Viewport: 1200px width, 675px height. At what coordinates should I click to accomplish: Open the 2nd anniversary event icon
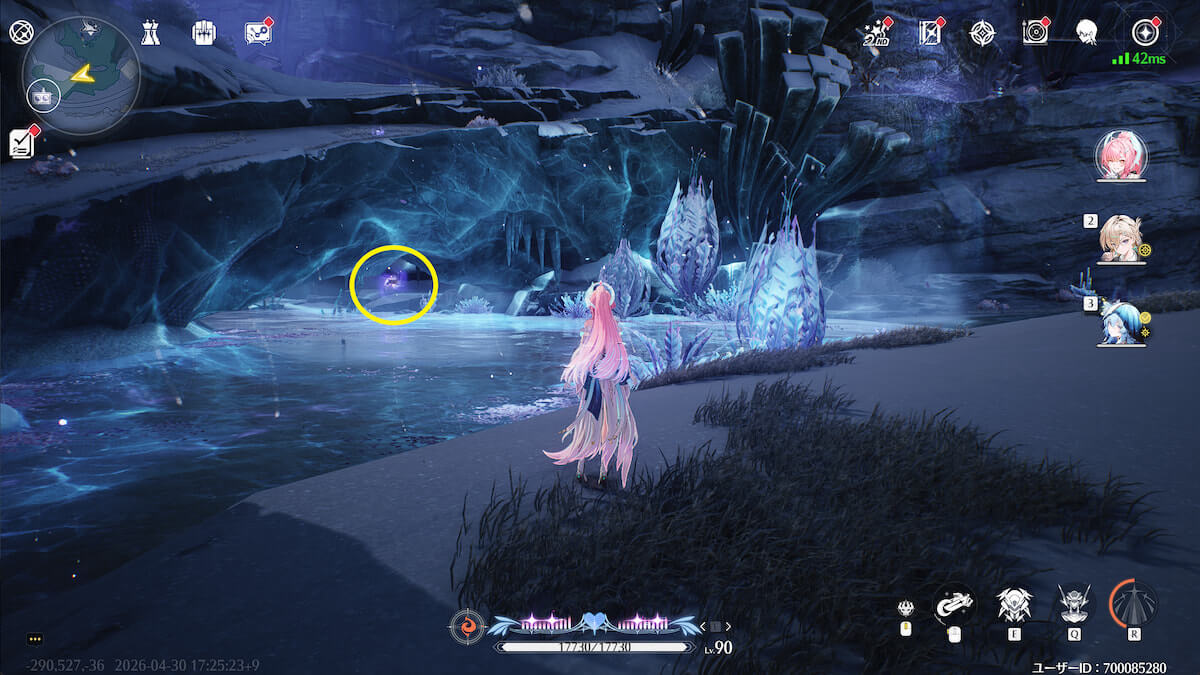[x=877, y=33]
